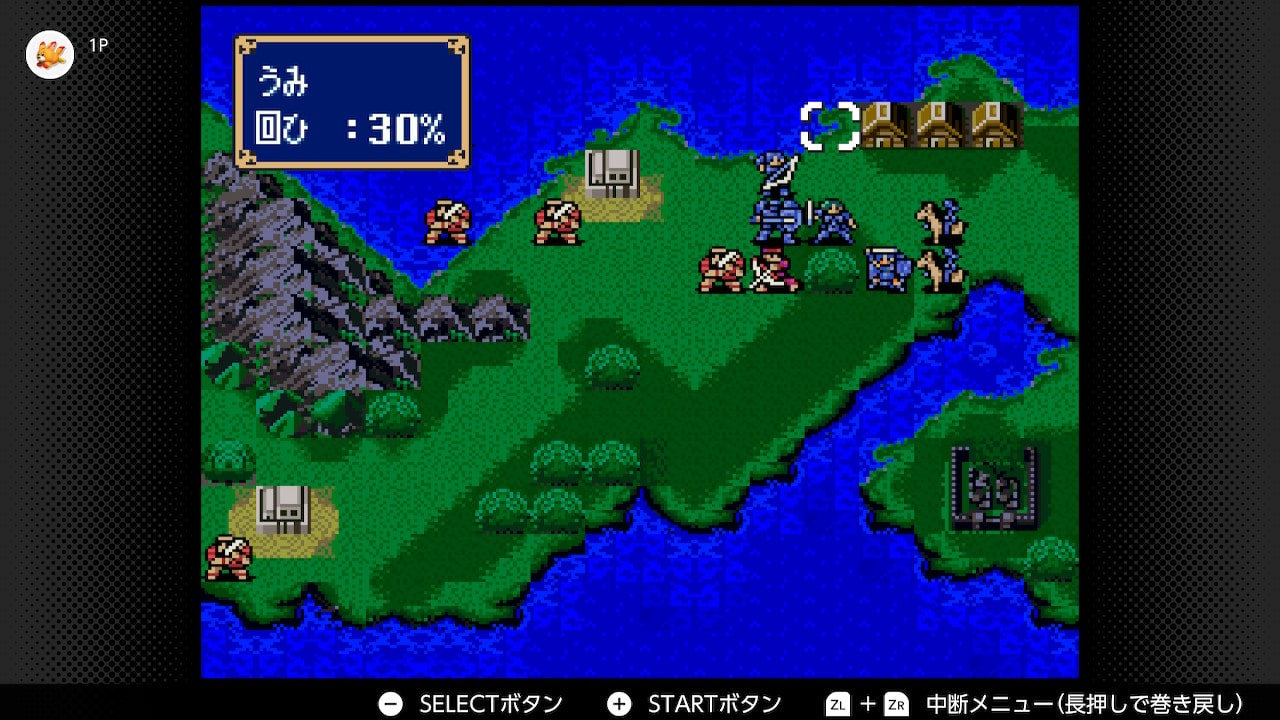Select the blue armored knight with shield

tap(886, 270)
